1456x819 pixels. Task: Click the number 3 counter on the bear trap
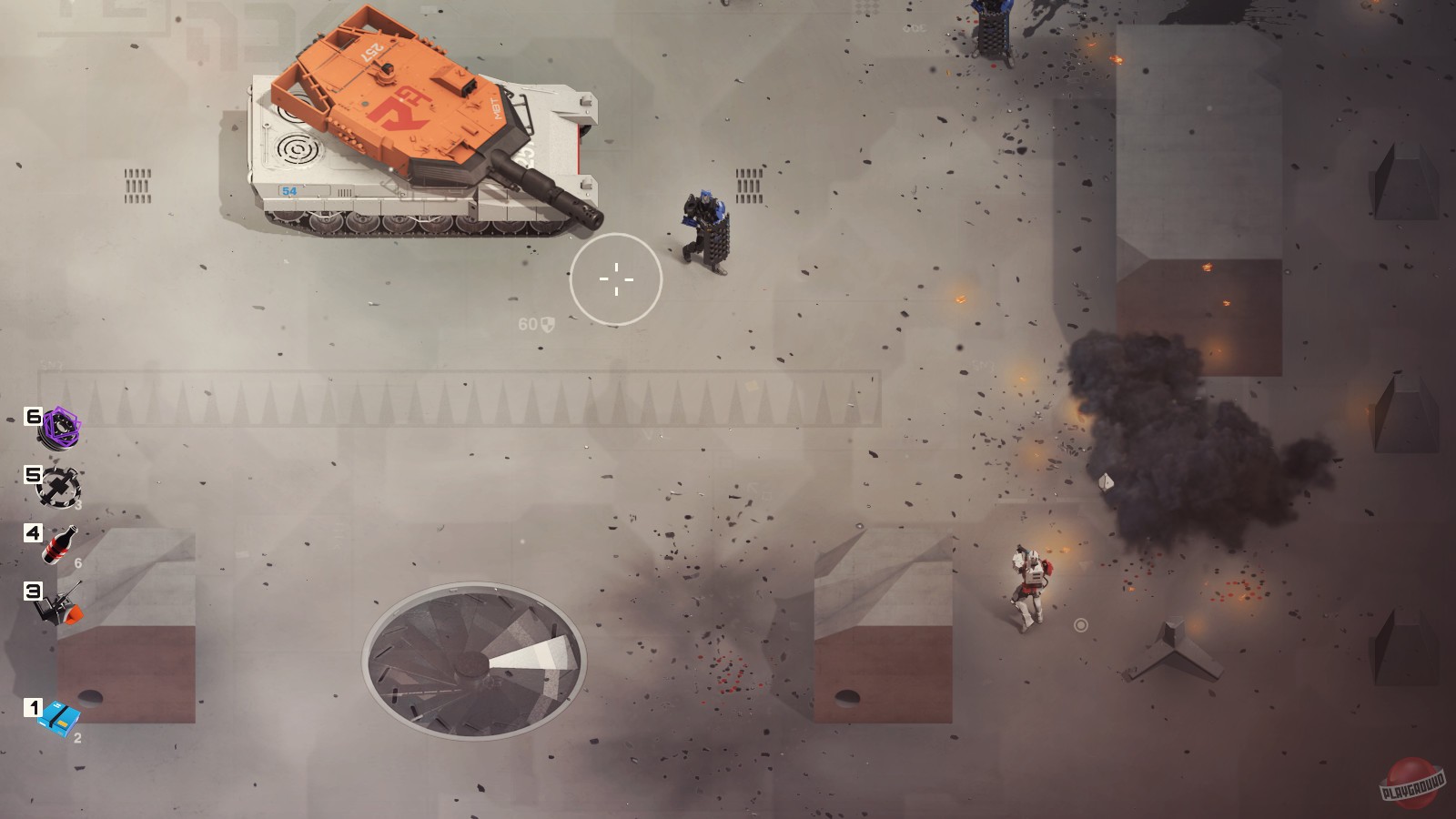(77, 502)
